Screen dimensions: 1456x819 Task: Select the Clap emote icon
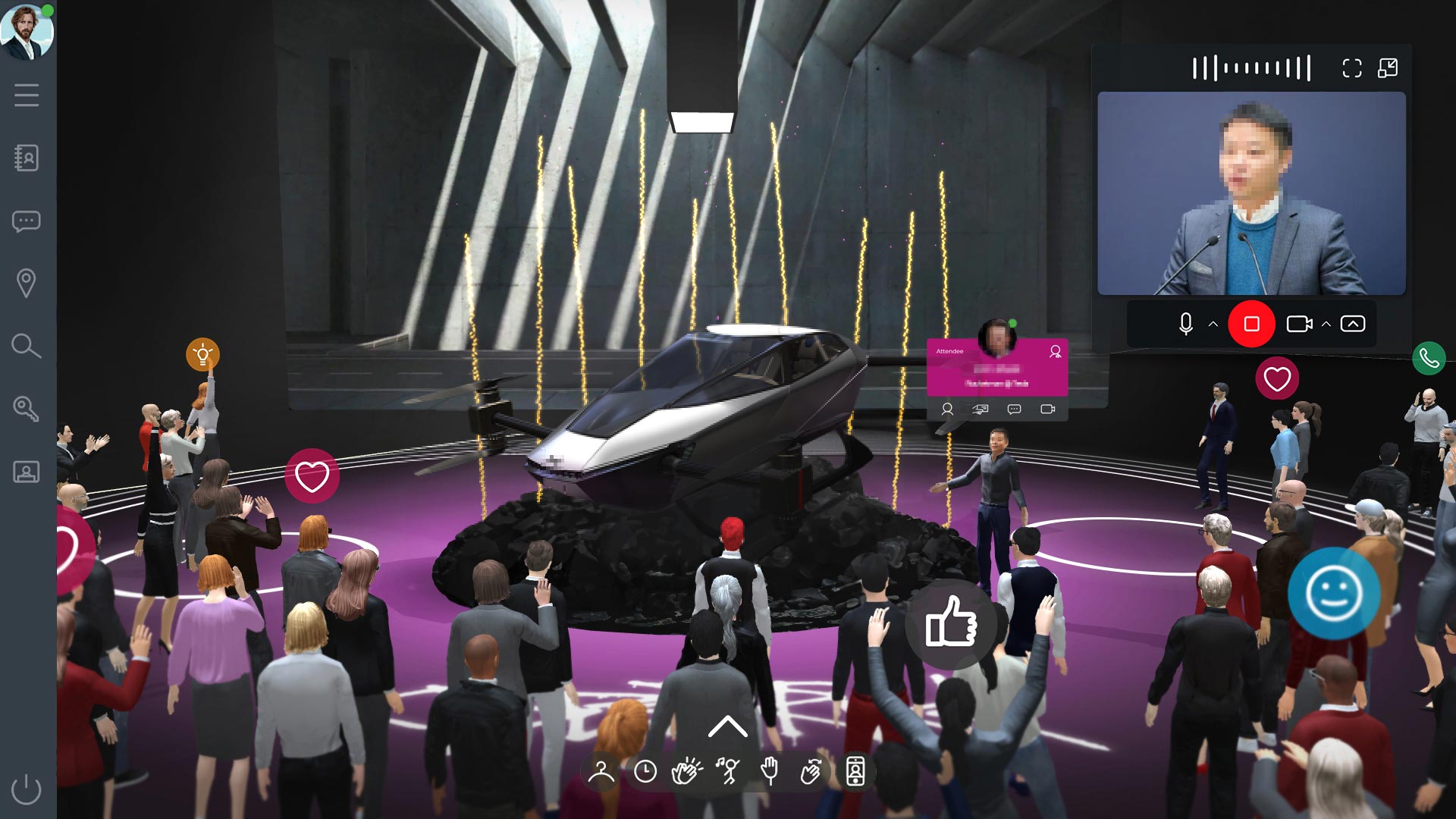click(x=686, y=770)
